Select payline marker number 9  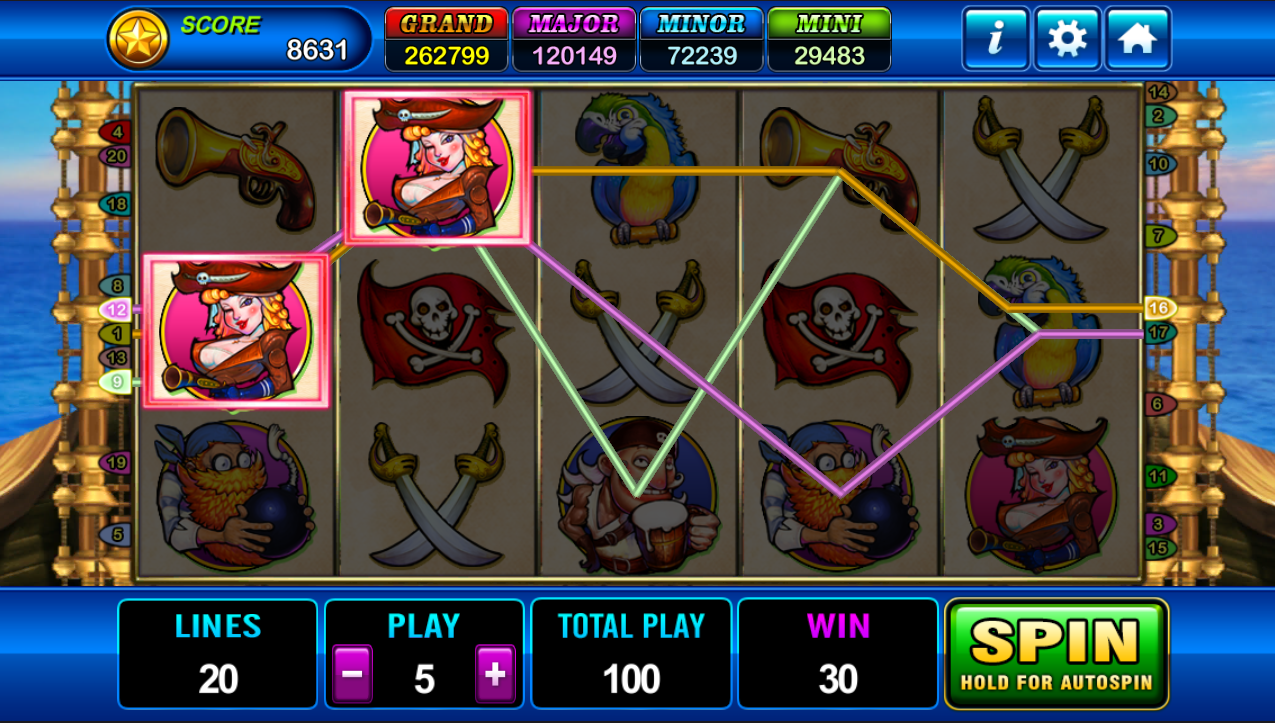click(x=115, y=381)
